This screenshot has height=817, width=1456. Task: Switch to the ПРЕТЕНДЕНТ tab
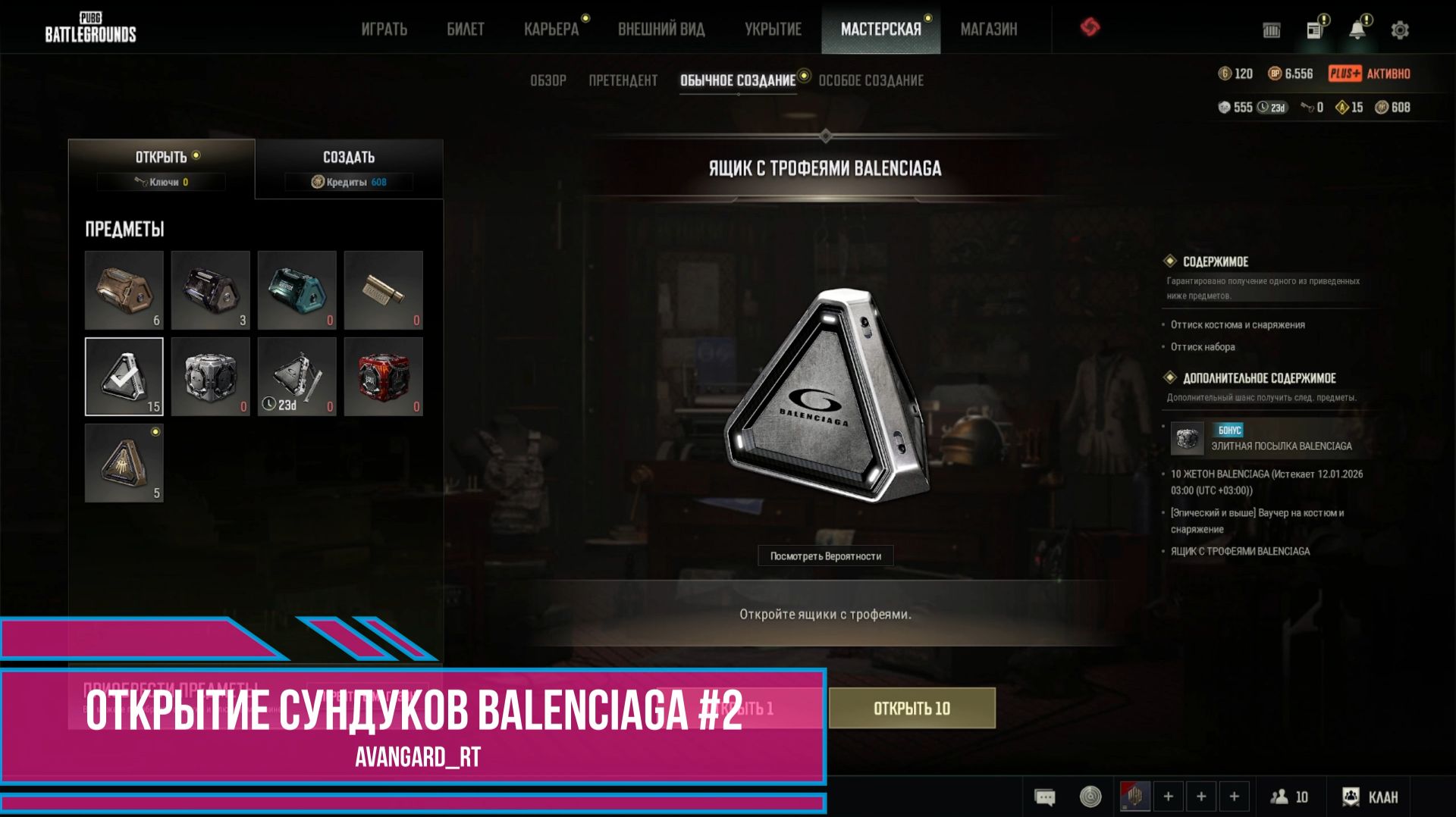623,80
